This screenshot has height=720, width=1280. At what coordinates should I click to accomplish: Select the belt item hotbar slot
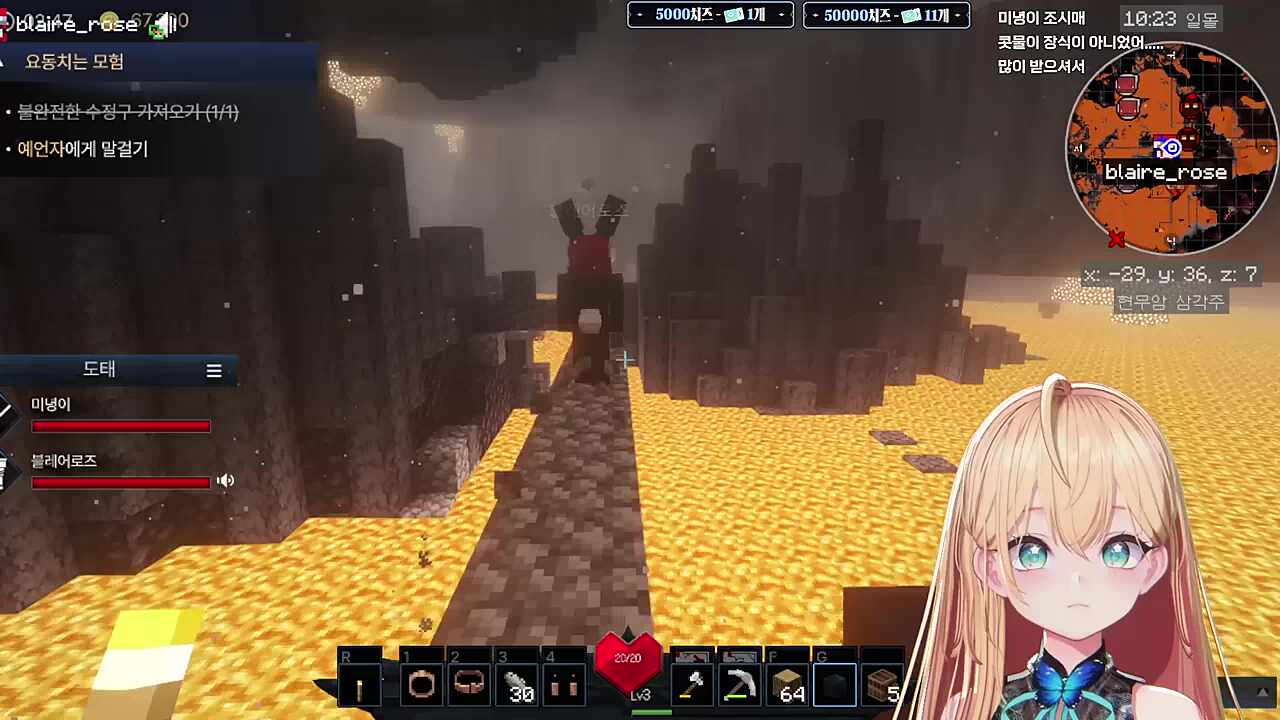(469, 686)
